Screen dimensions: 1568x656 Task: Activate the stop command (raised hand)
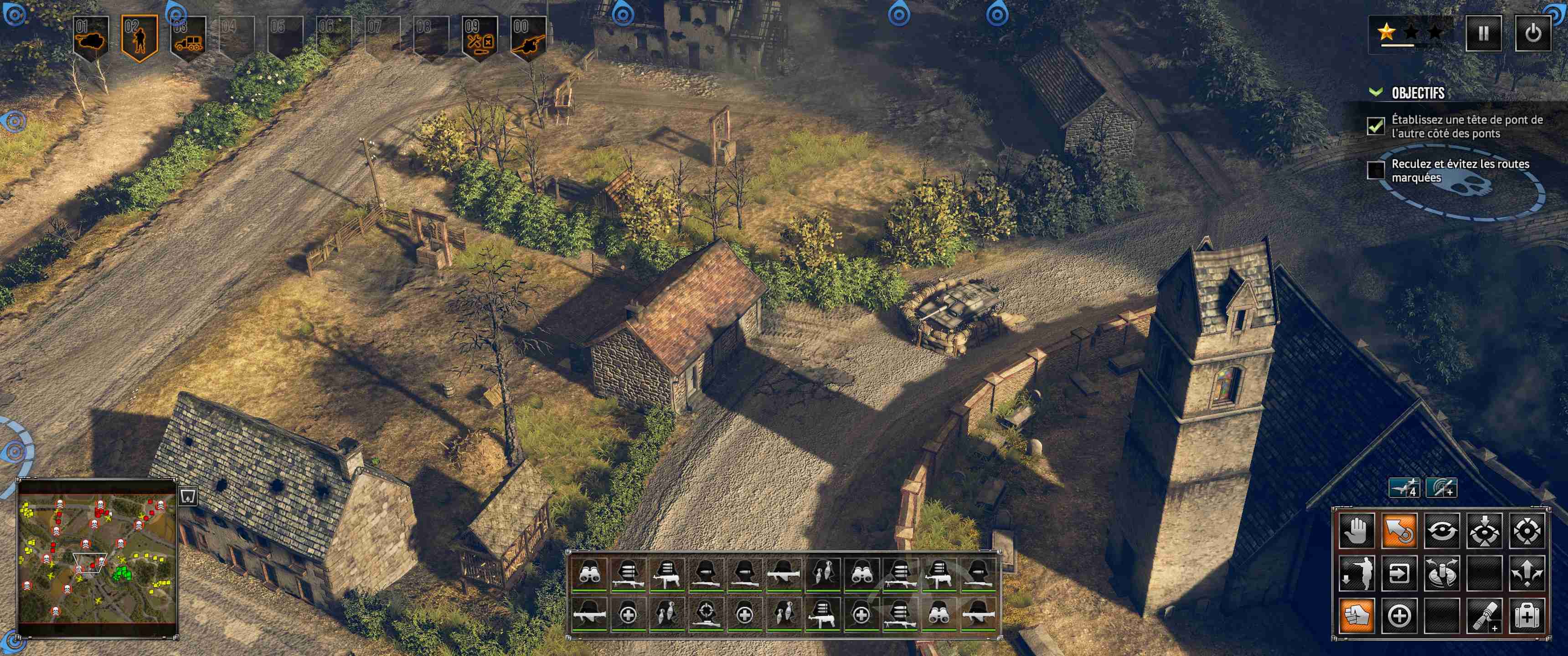(x=1356, y=531)
